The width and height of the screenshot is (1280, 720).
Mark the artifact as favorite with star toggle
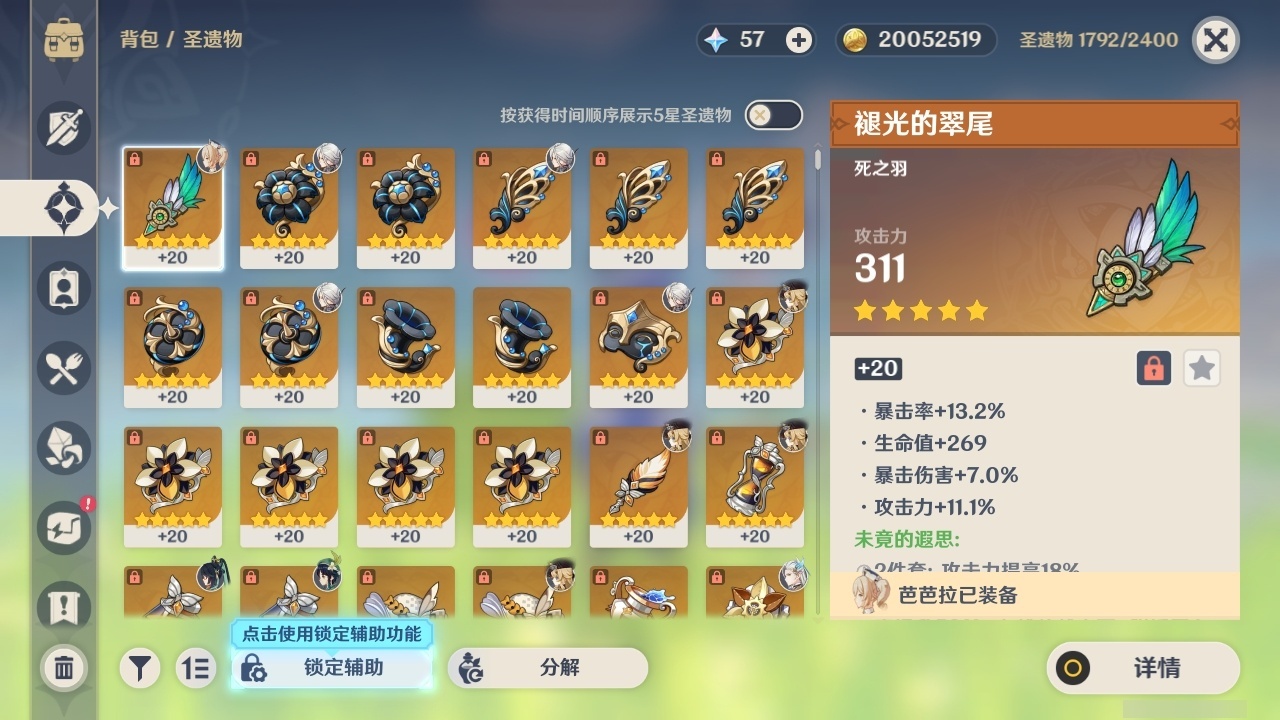1201,368
